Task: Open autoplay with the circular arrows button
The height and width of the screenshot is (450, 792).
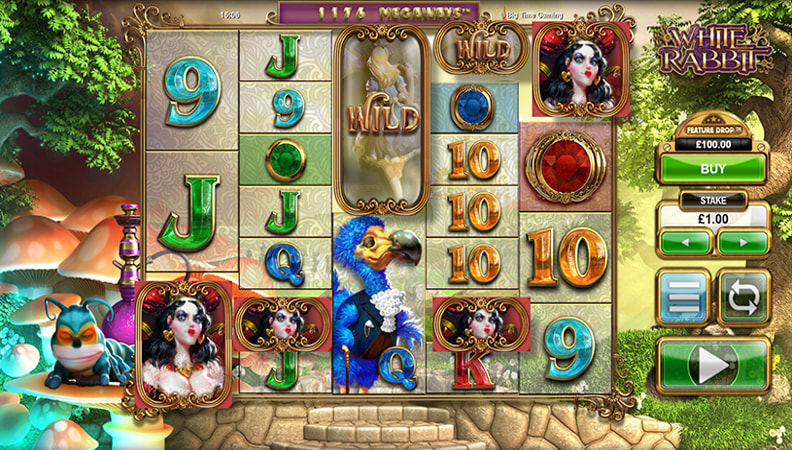Action: [x=743, y=297]
